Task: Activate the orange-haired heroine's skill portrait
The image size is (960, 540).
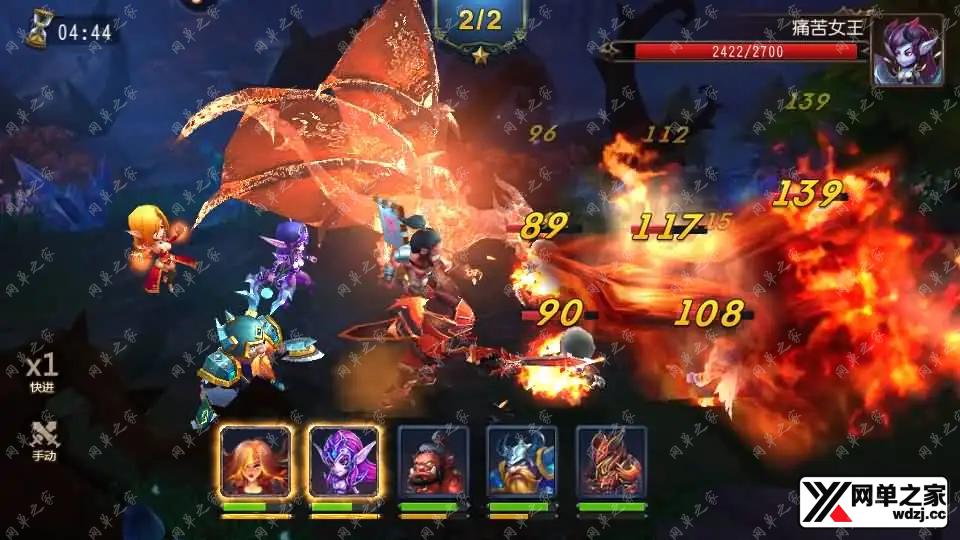Action: point(255,461)
